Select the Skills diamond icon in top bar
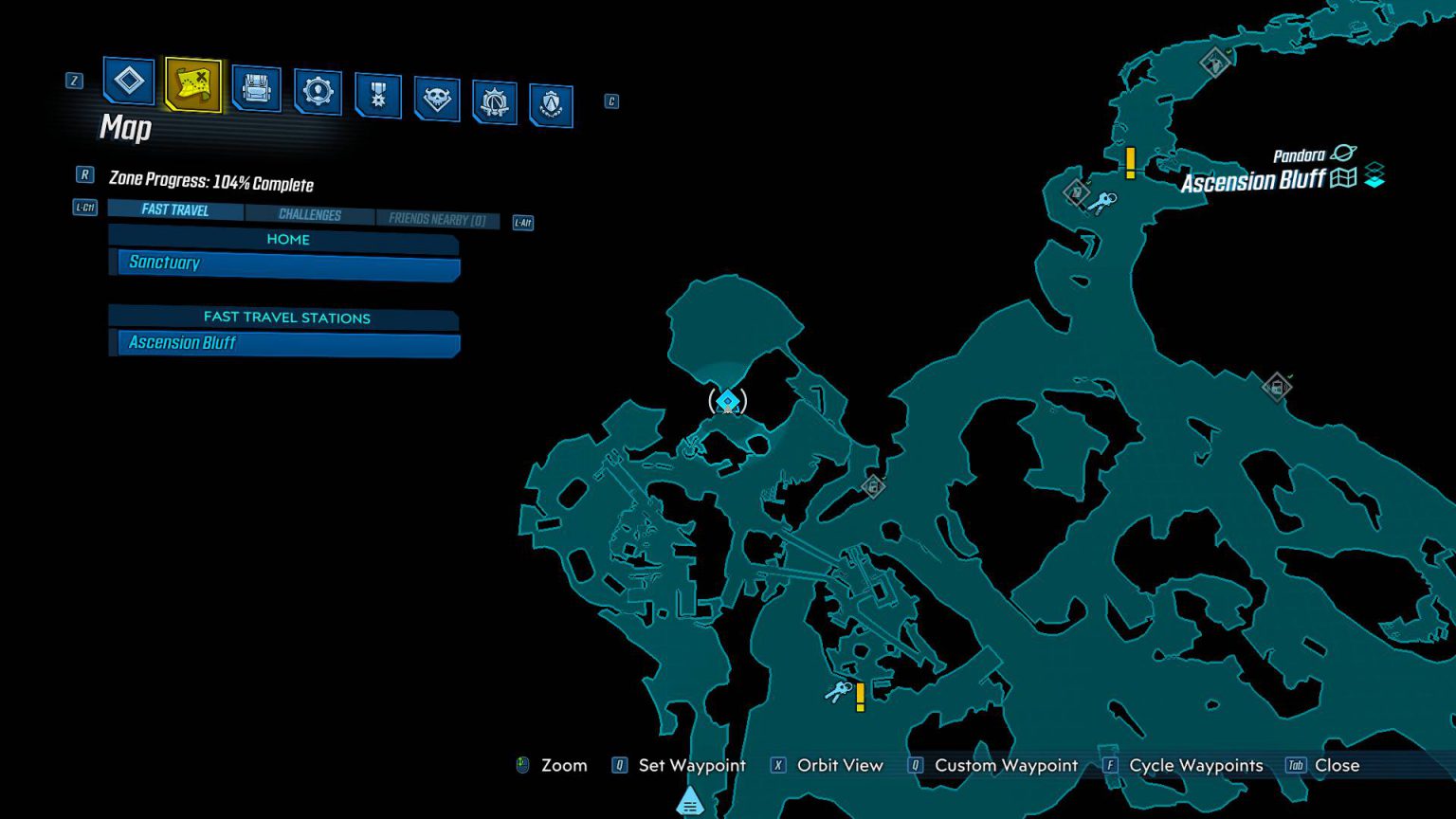Image resolution: width=1456 pixels, height=819 pixels. click(128, 83)
